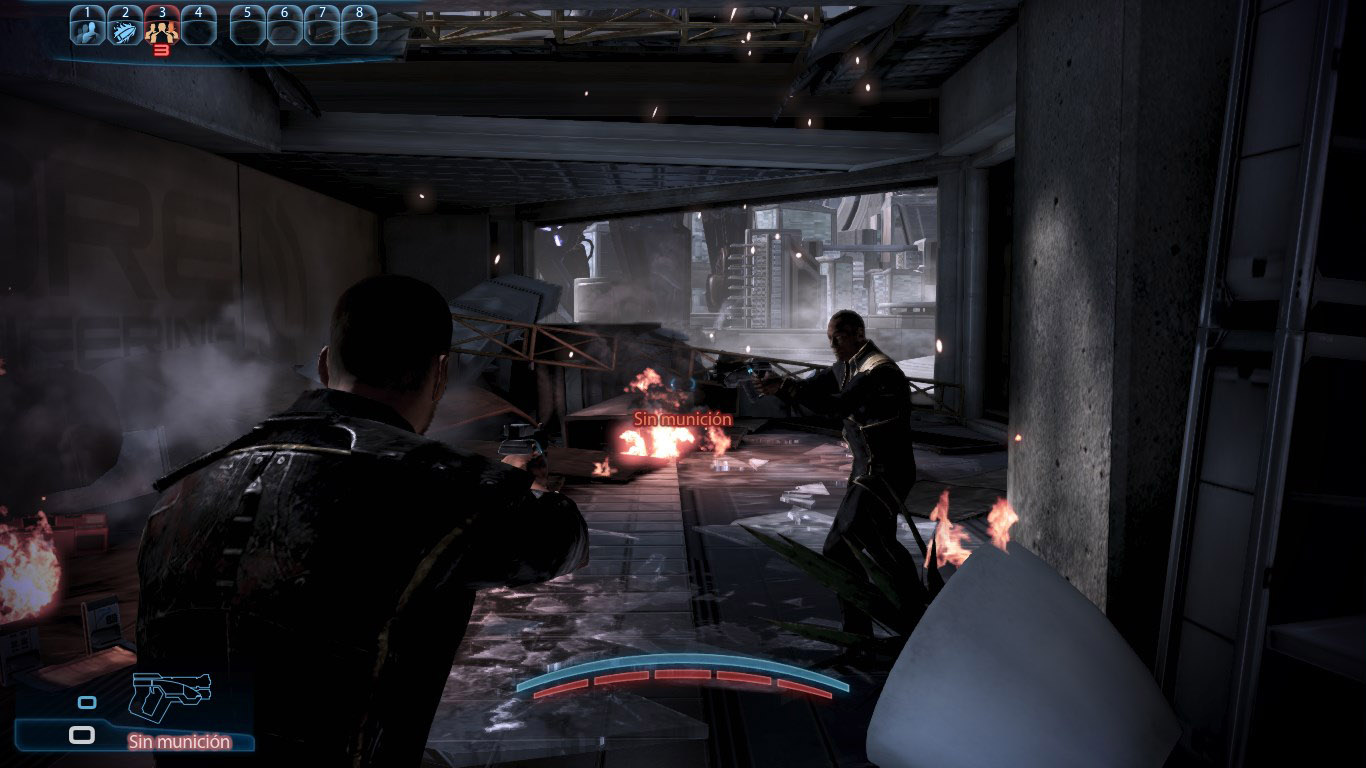Select empty quick slot 7

tap(322, 26)
